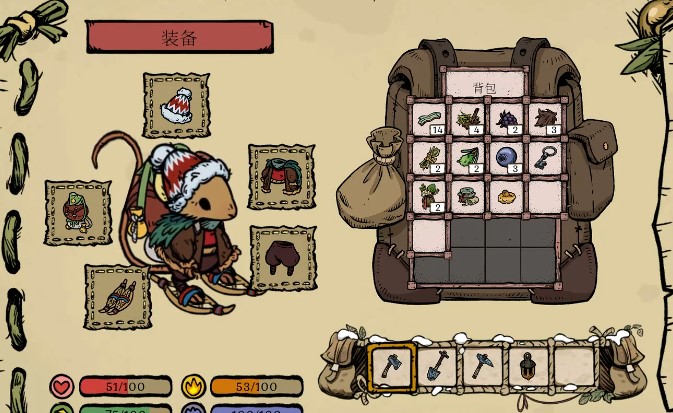
Task: Select the twigs stack of 4
Action: click(468, 120)
